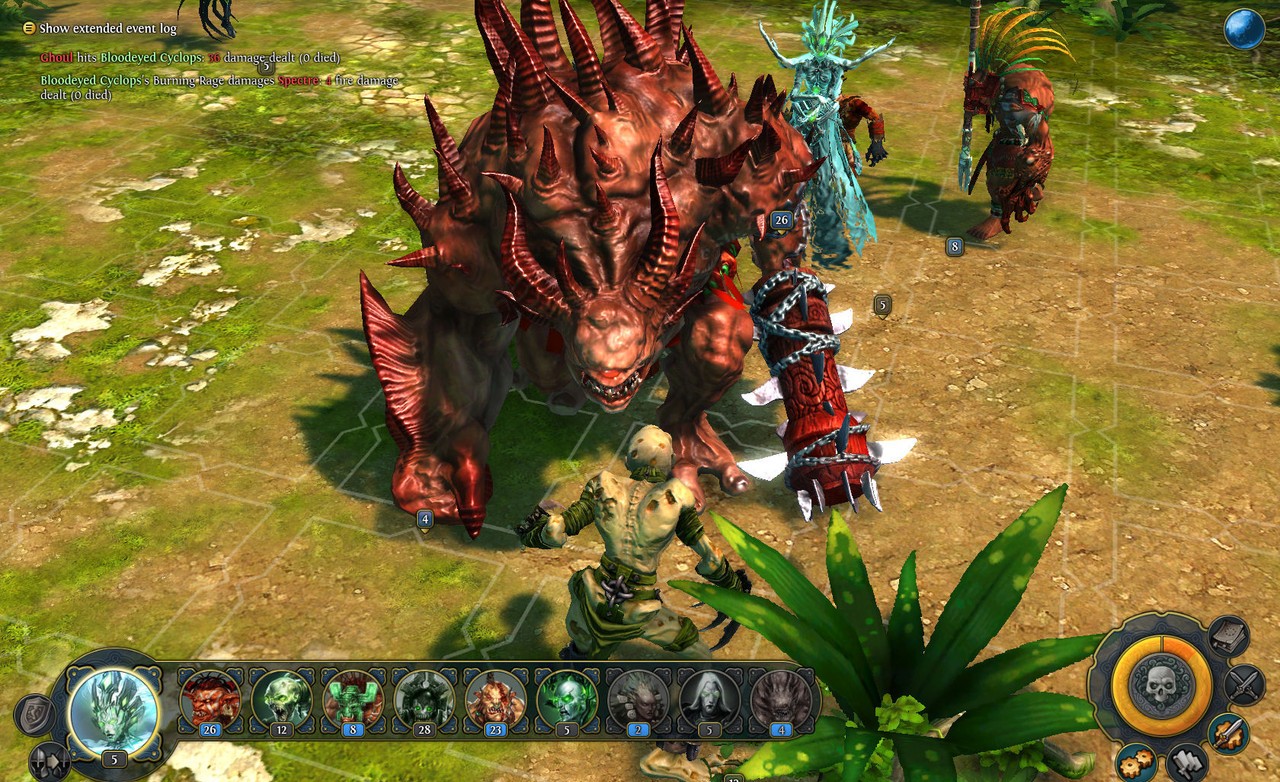Choose the ghoul portrait showing 12
The height and width of the screenshot is (782, 1280).
(x=282, y=699)
